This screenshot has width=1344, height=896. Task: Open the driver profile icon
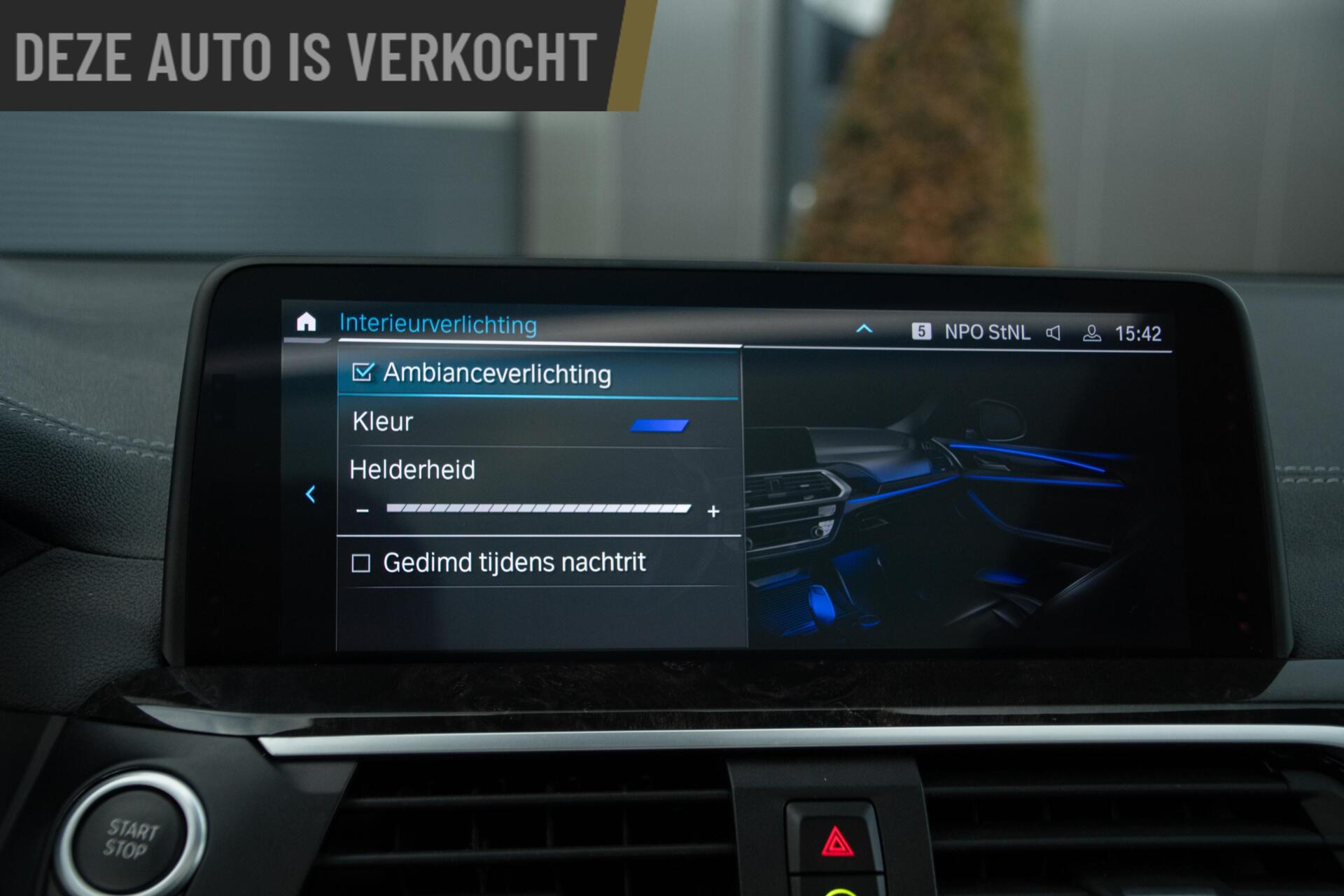(x=1091, y=334)
